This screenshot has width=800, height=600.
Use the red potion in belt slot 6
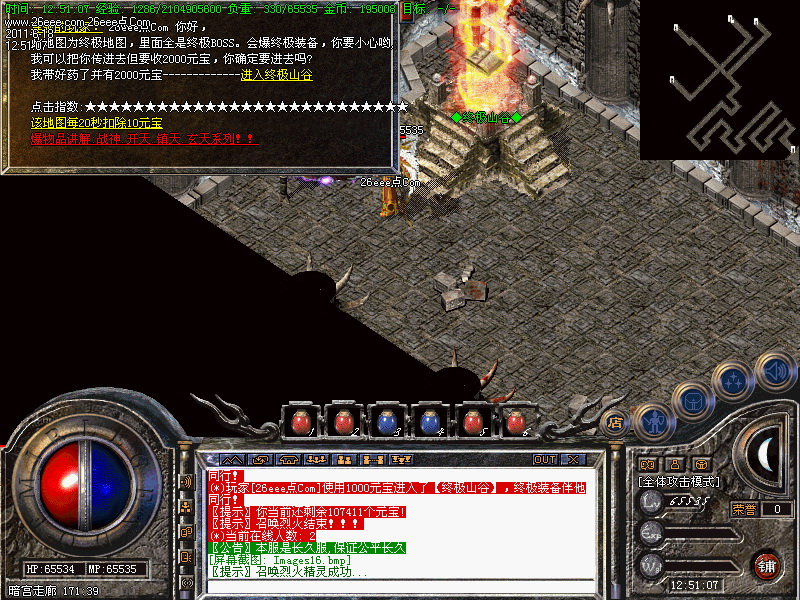[517, 422]
